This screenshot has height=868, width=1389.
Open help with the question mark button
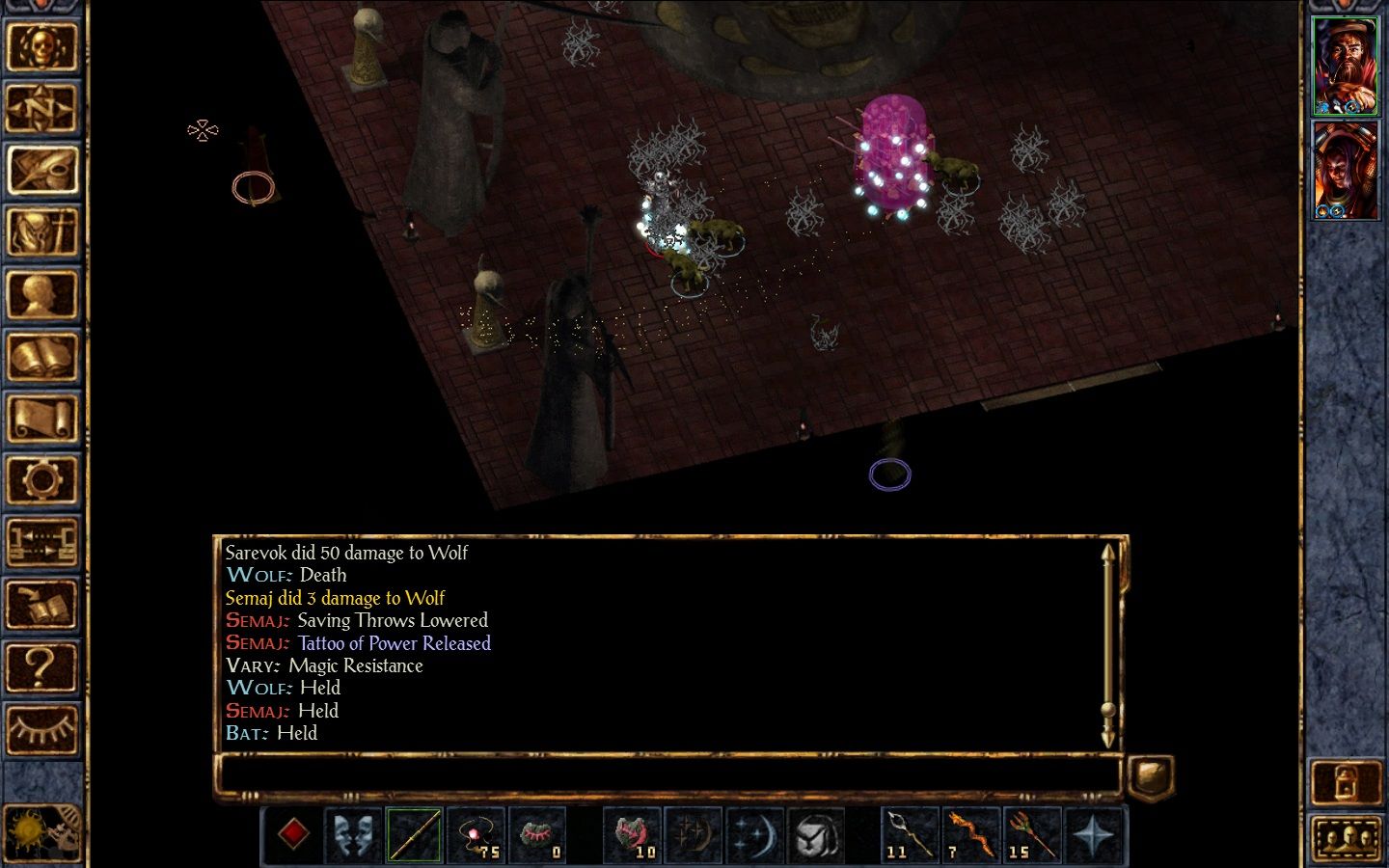tap(41, 667)
